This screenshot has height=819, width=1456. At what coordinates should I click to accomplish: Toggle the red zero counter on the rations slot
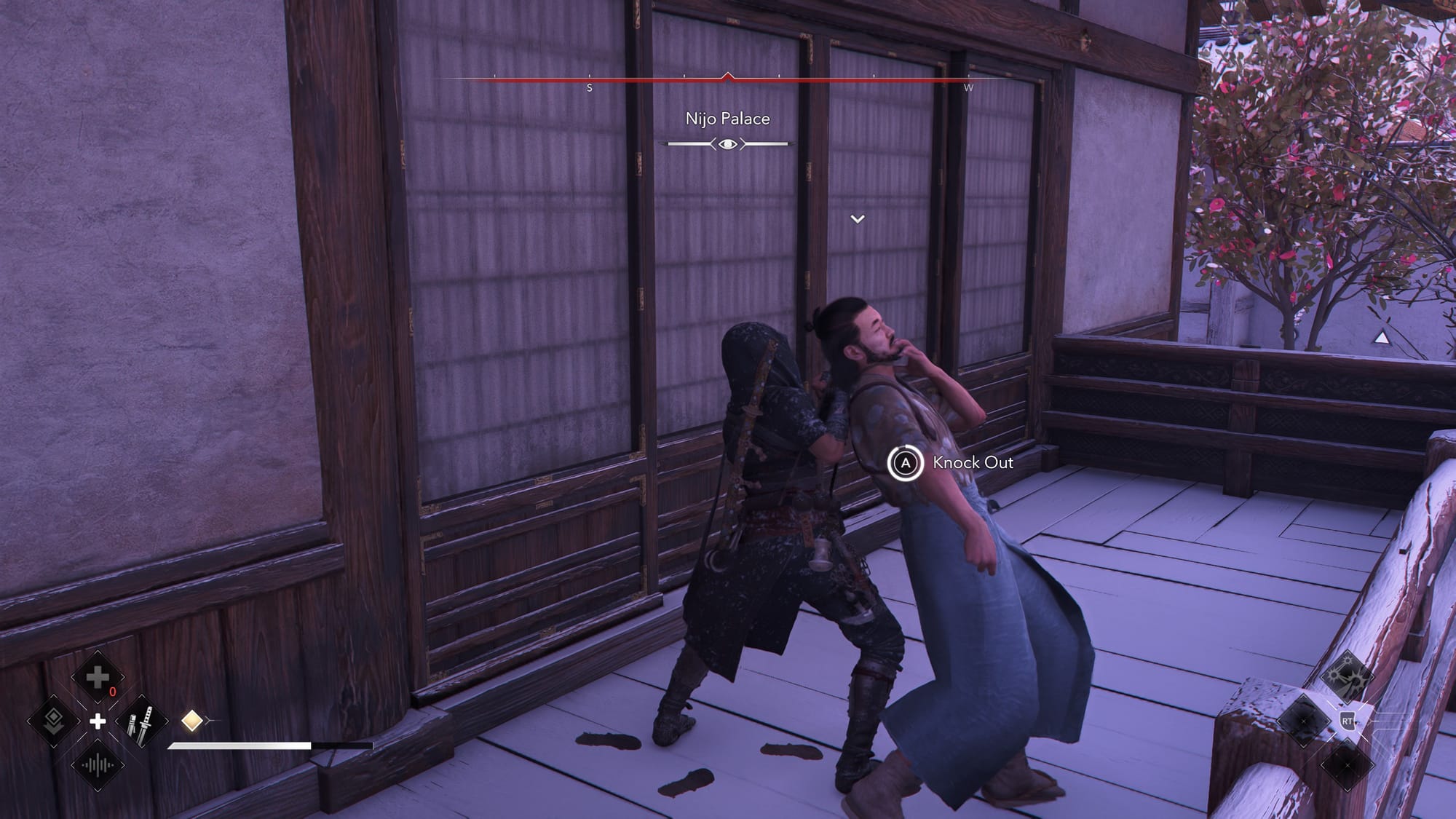pos(113,690)
